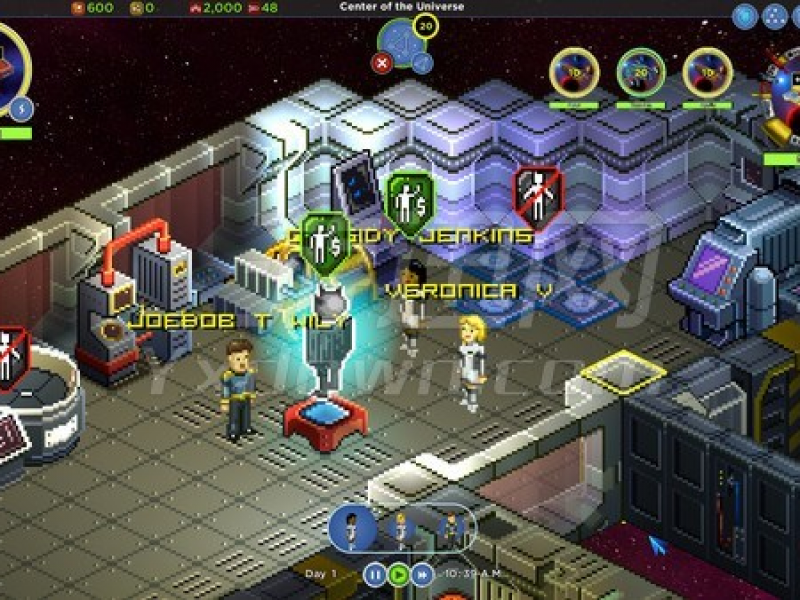This screenshot has width=800, height=600.
Task: Click the small blue lightning bolt button
Action: [x=22, y=108]
